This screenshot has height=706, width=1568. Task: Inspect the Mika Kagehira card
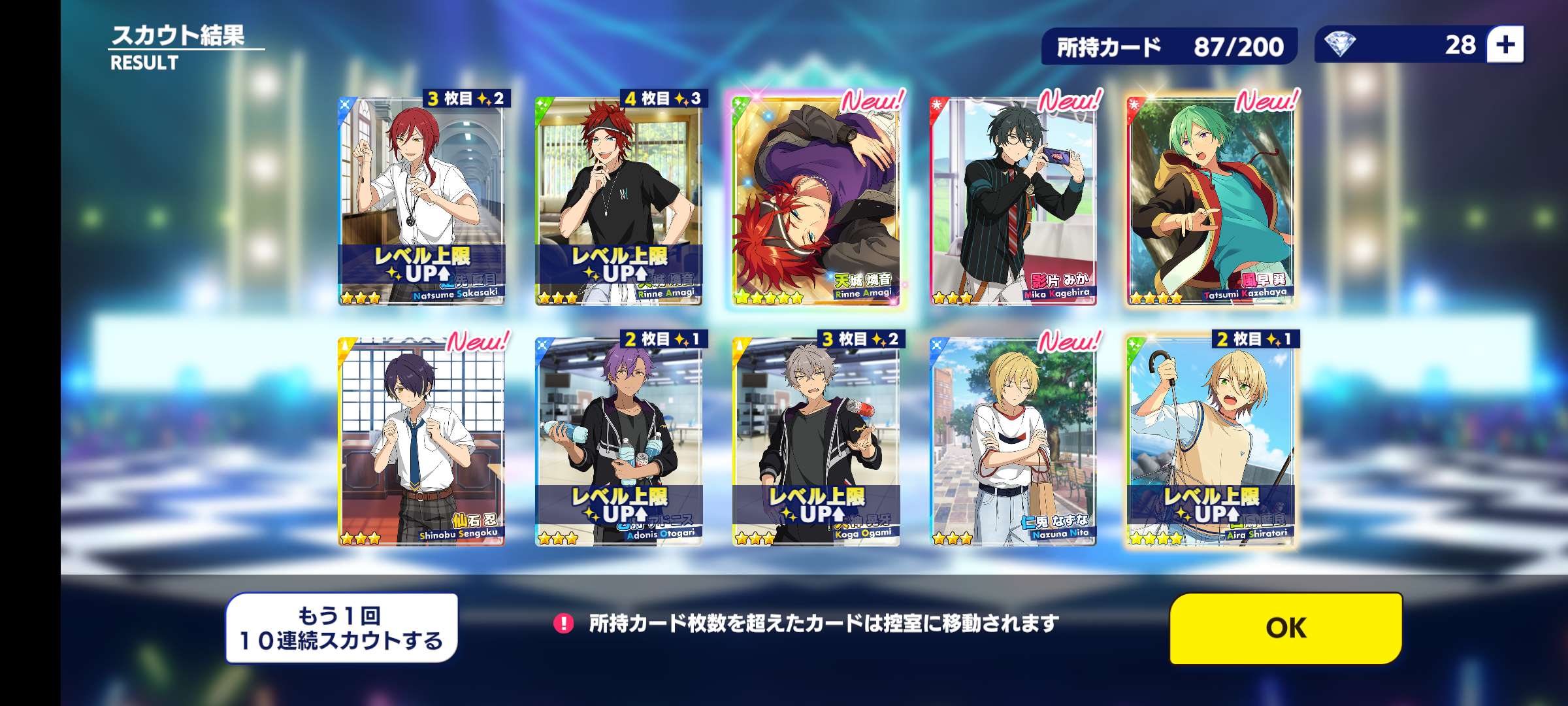[1013, 201]
